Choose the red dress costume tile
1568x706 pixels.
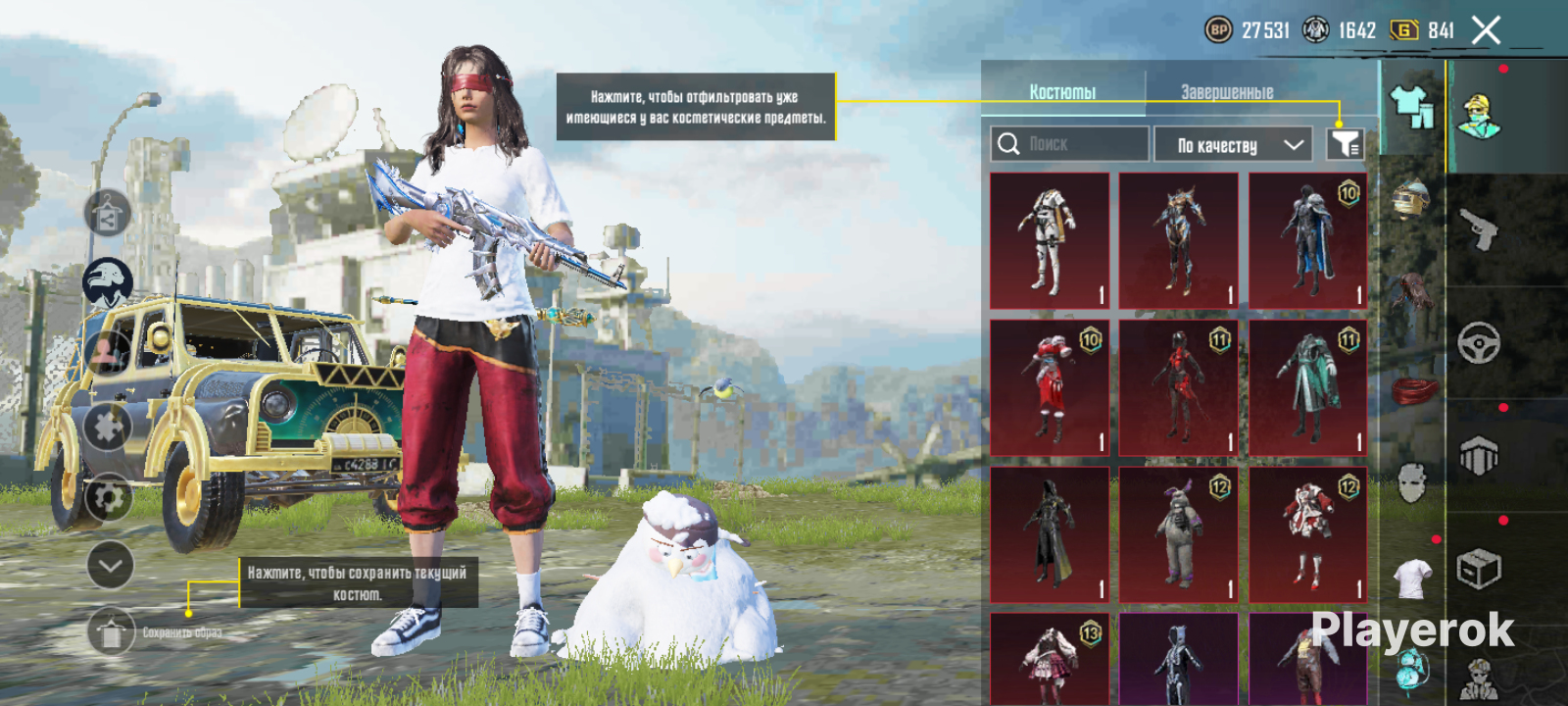[x=1050, y=388]
